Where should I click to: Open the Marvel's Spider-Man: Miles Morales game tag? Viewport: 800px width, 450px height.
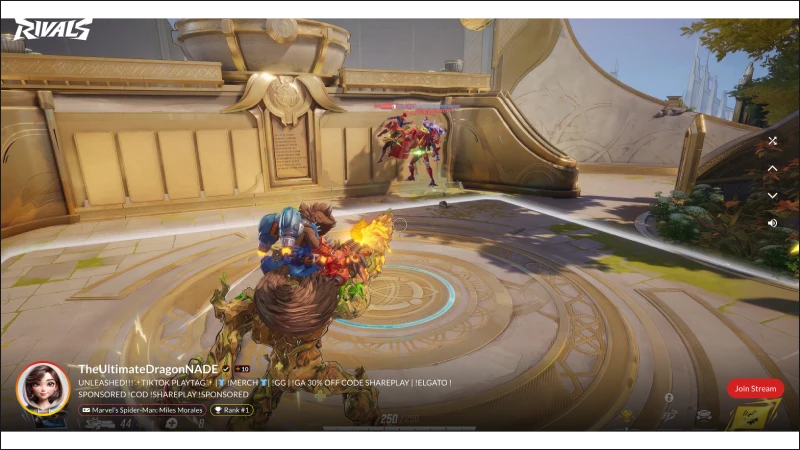(142, 410)
